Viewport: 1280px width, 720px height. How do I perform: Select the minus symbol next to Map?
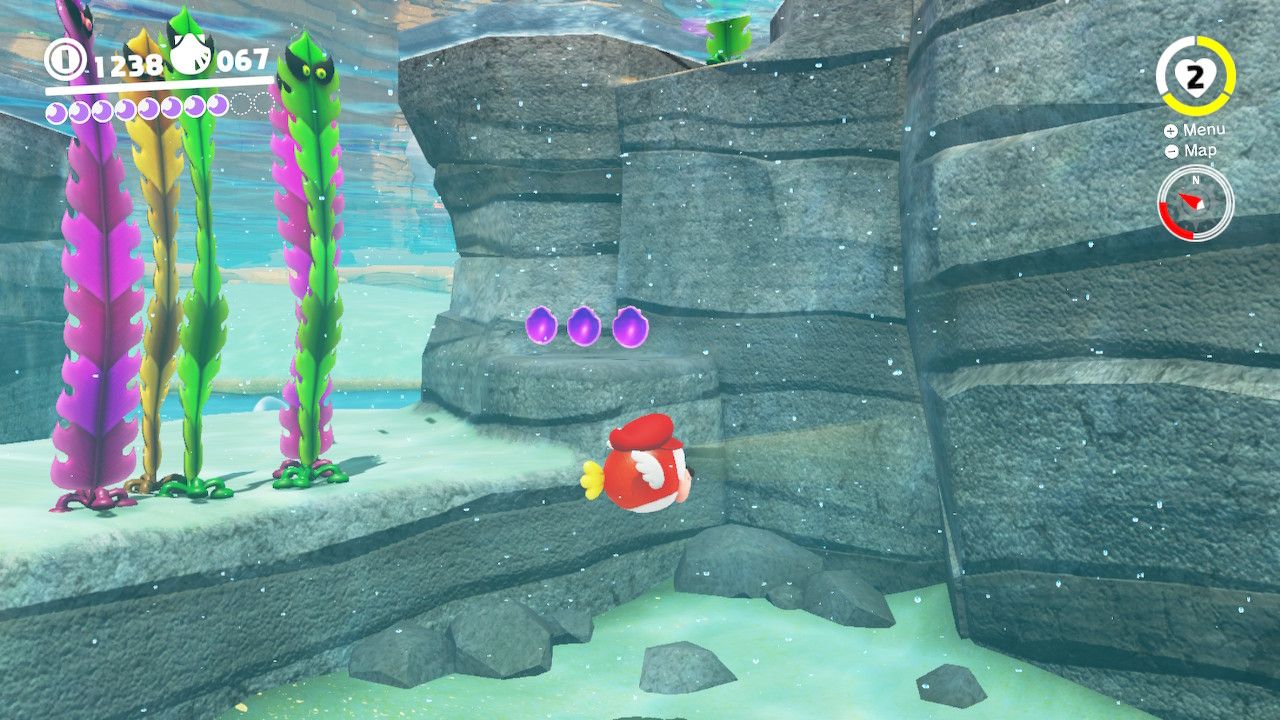point(1169,150)
